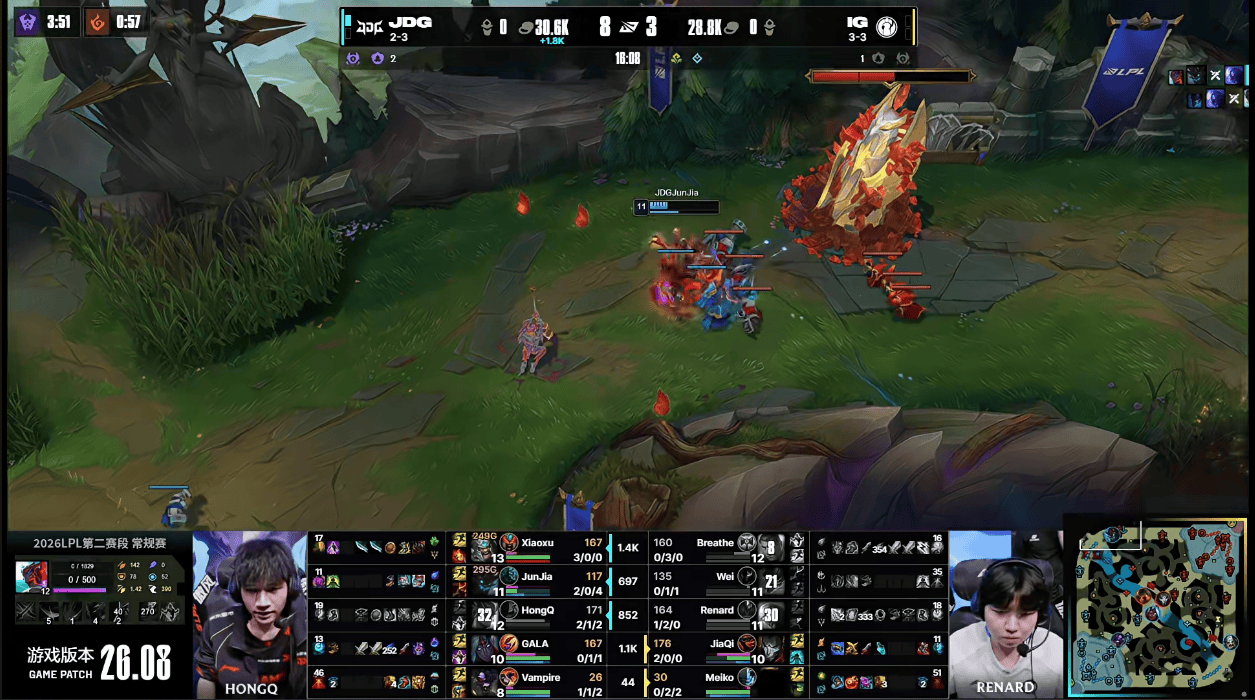
Task: Select Breathe's champion portrait
Action: pyautogui.click(x=747, y=543)
